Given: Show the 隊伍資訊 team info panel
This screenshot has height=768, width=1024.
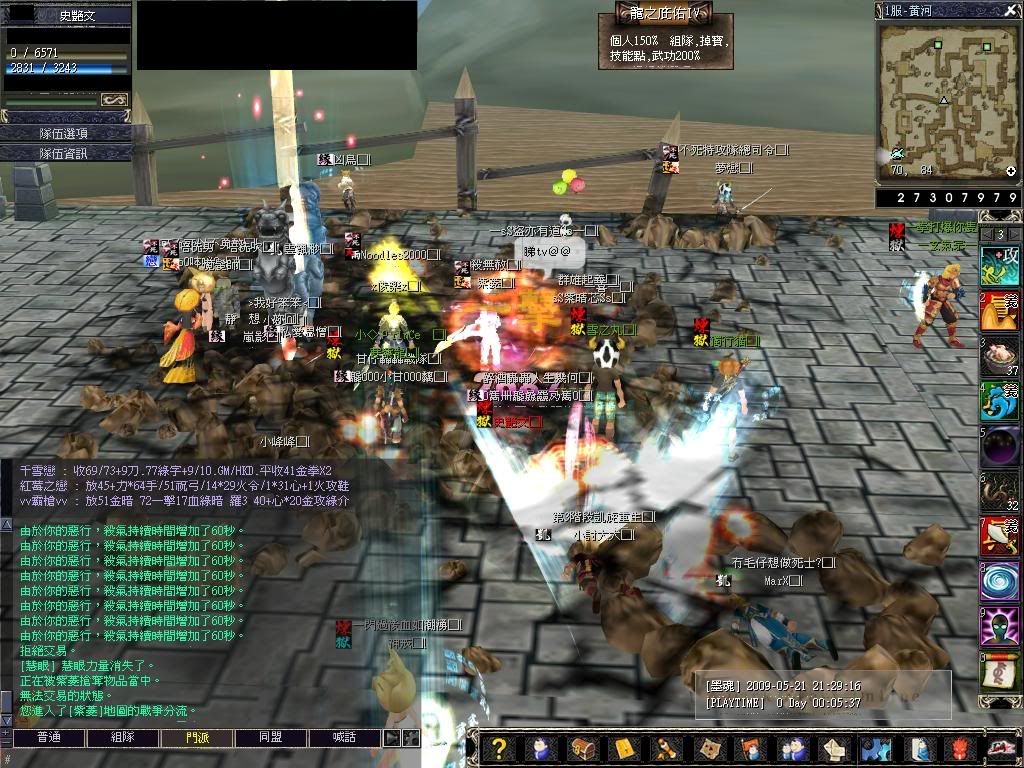Looking at the screenshot, I should 64,153.
